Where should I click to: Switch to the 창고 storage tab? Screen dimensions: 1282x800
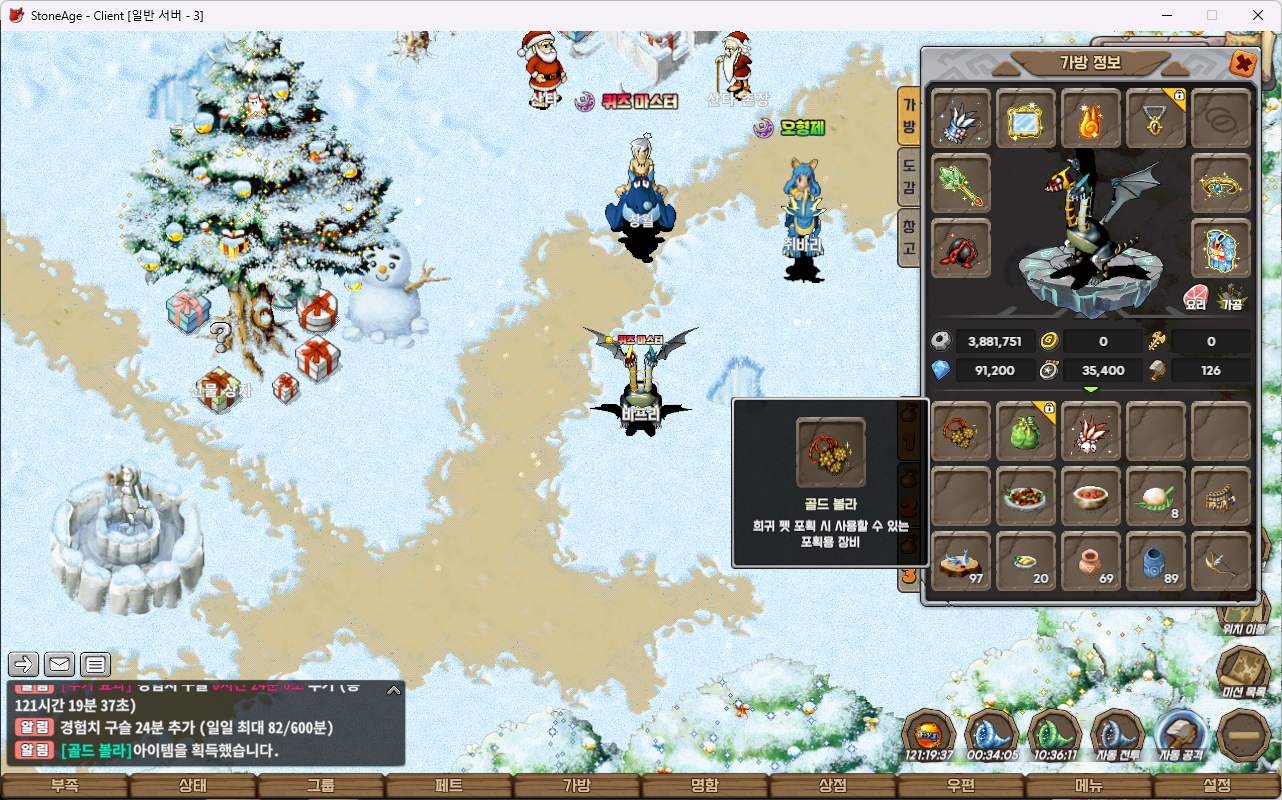909,236
